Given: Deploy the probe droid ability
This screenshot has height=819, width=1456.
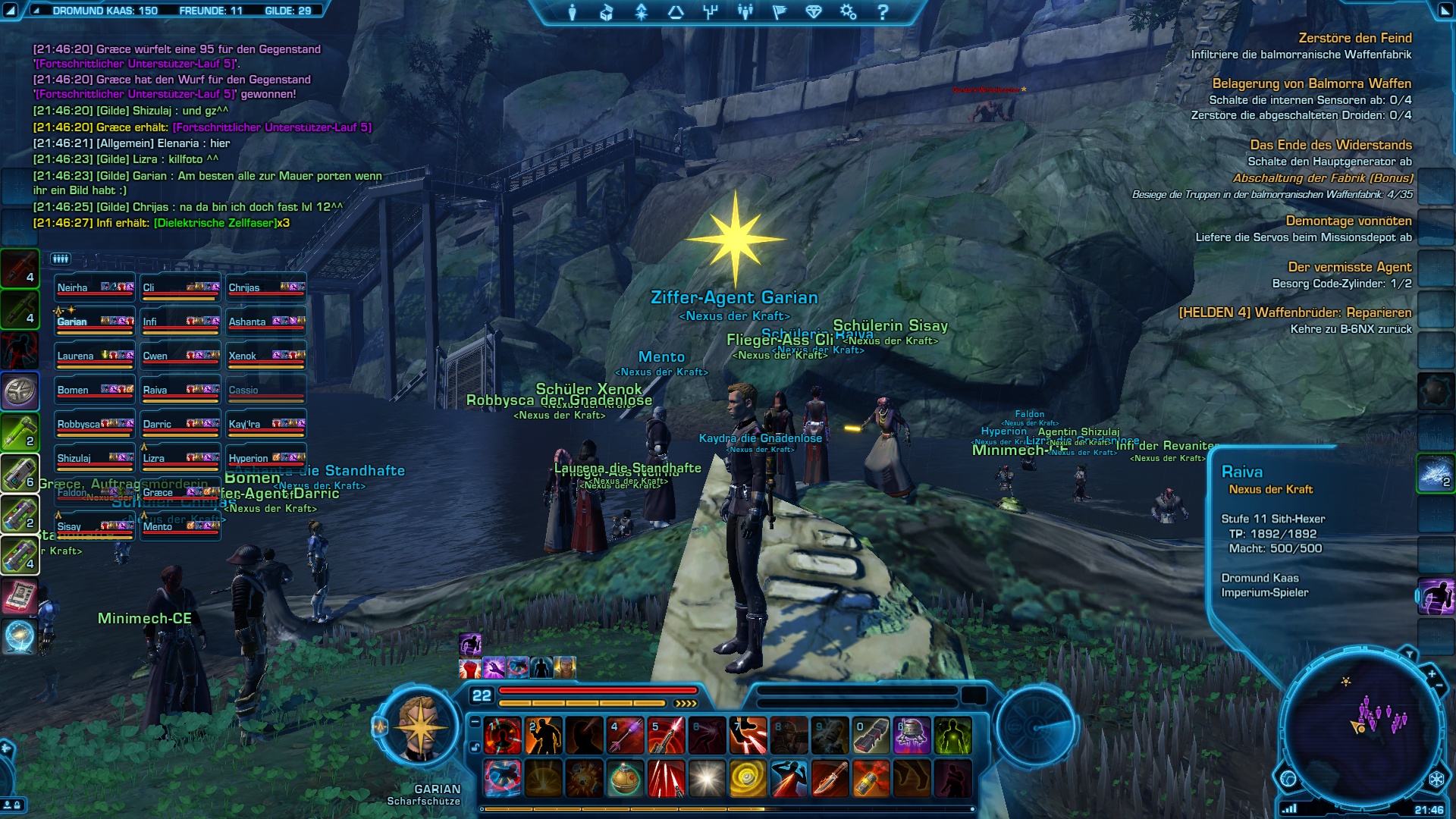Looking at the screenshot, I should (x=912, y=736).
